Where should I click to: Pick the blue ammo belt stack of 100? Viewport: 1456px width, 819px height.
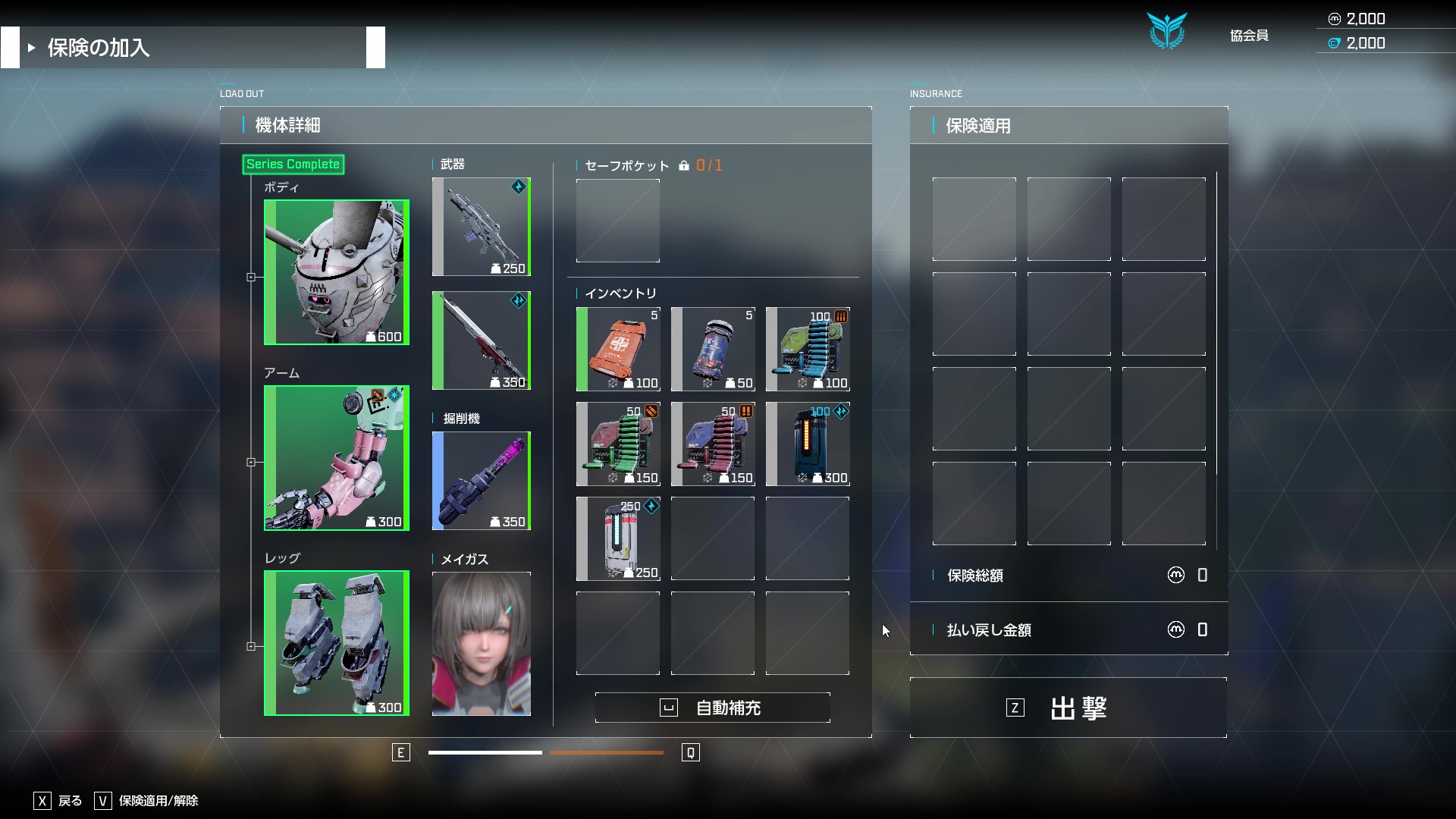[807, 349]
